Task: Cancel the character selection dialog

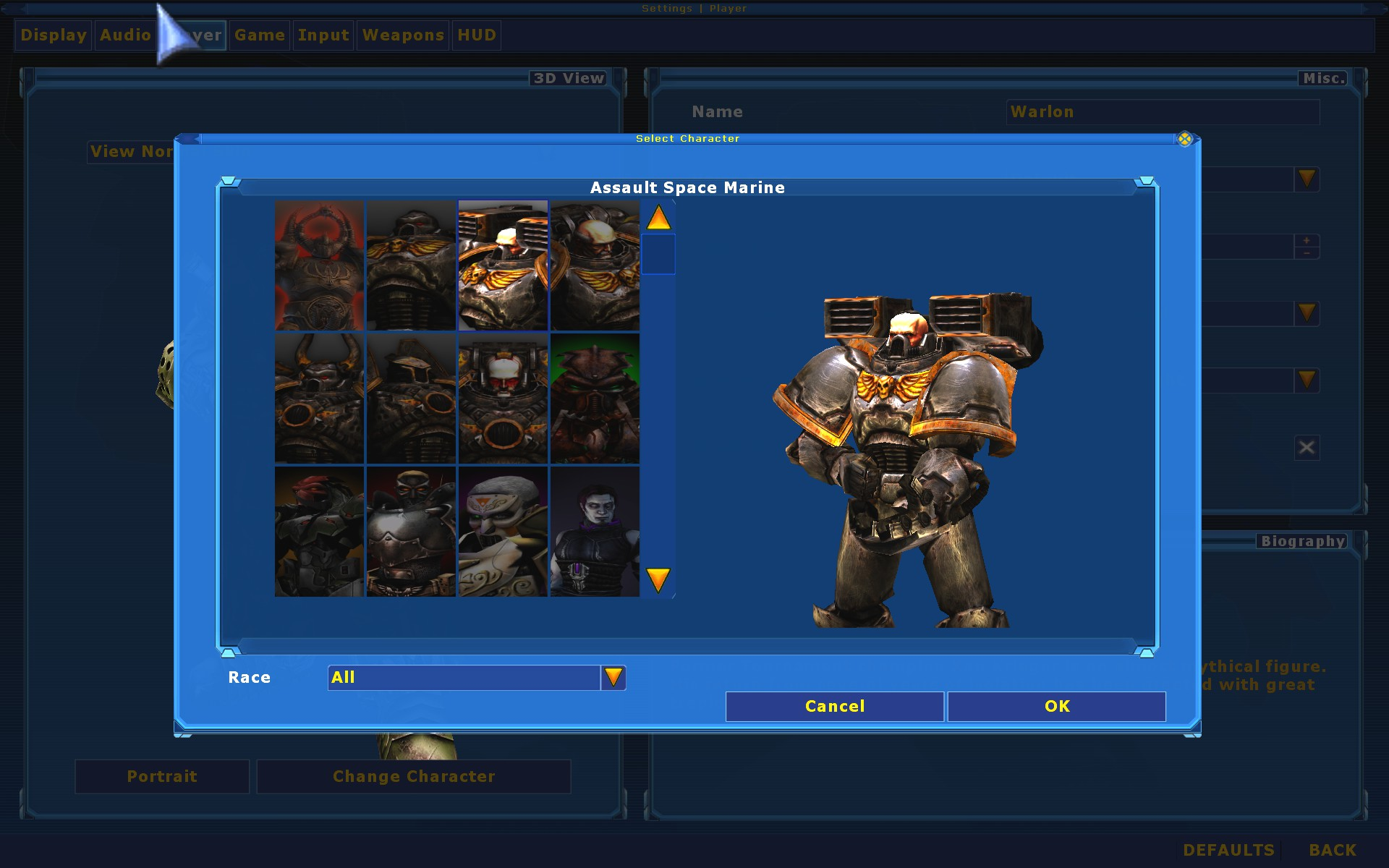Action: tap(833, 706)
